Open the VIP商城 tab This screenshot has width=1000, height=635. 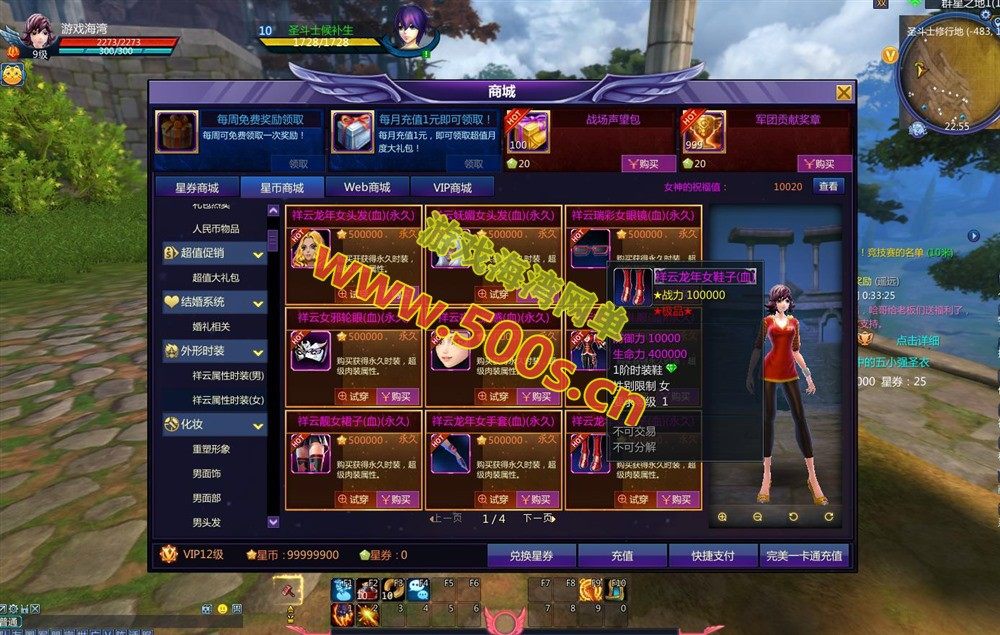point(452,187)
